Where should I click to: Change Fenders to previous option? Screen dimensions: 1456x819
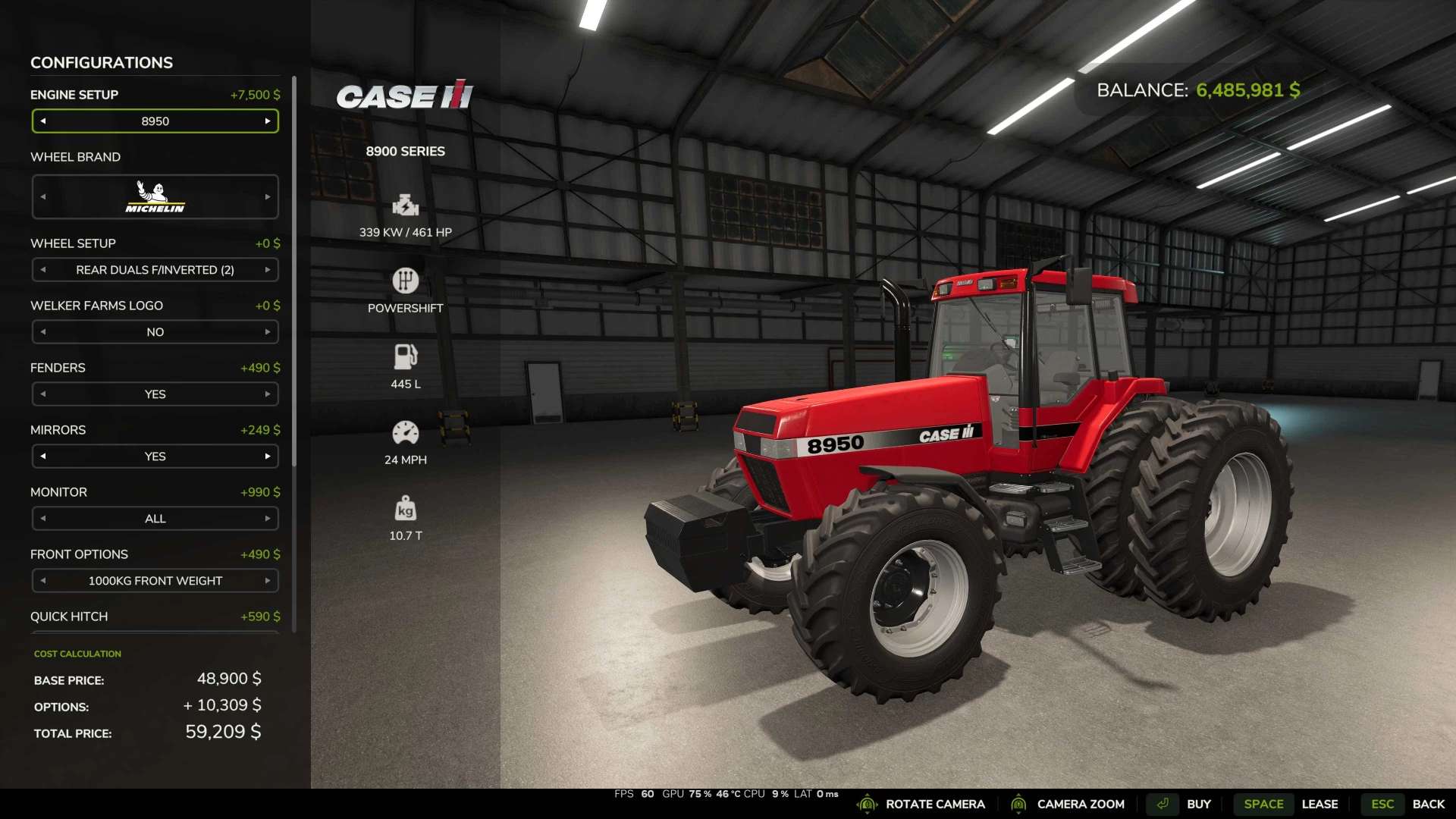tap(43, 394)
